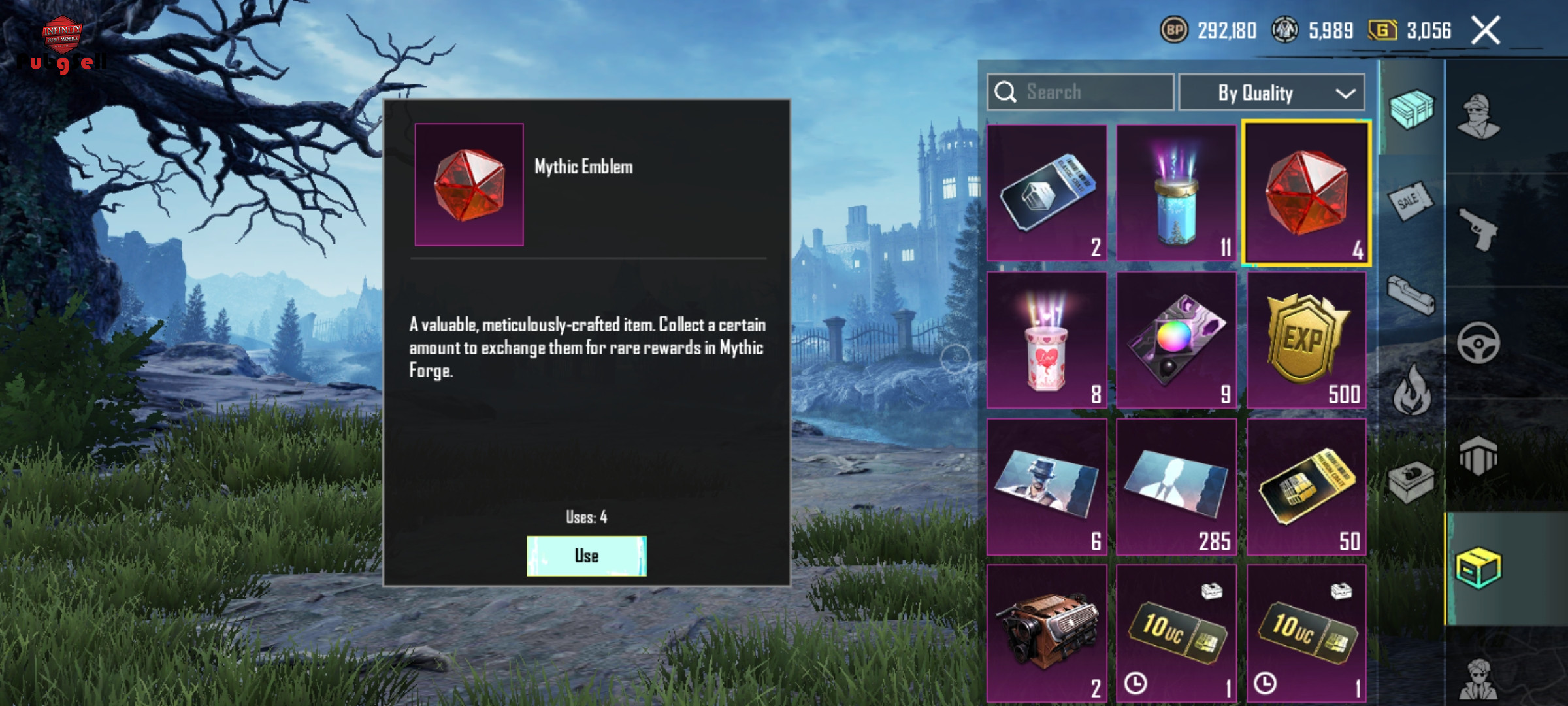
Task: Select the silhouette card with 285
Action: (x=1176, y=488)
